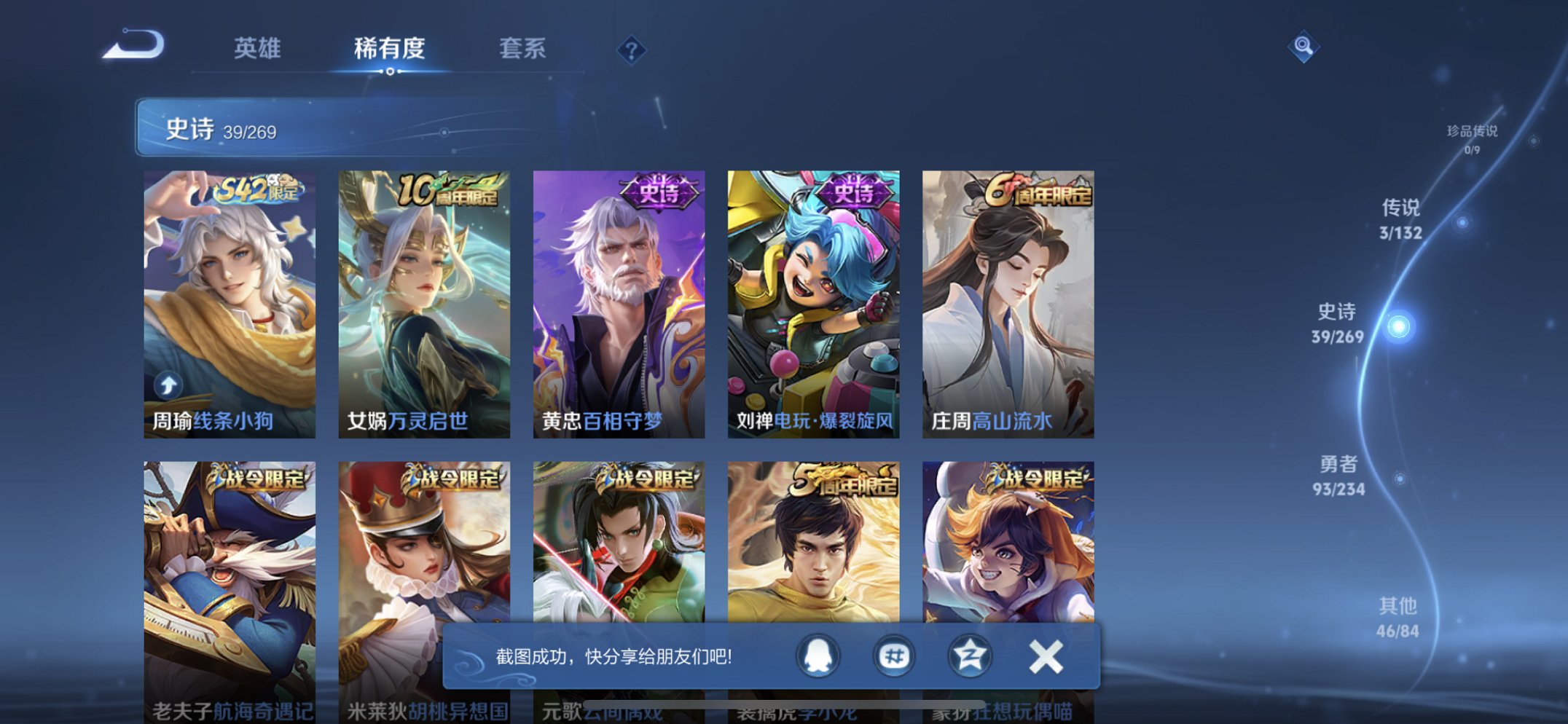Image resolution: width=1568 pixels, height=724 pixels.
Task: Switch to the 套系 tab
Action: [522, 50]
